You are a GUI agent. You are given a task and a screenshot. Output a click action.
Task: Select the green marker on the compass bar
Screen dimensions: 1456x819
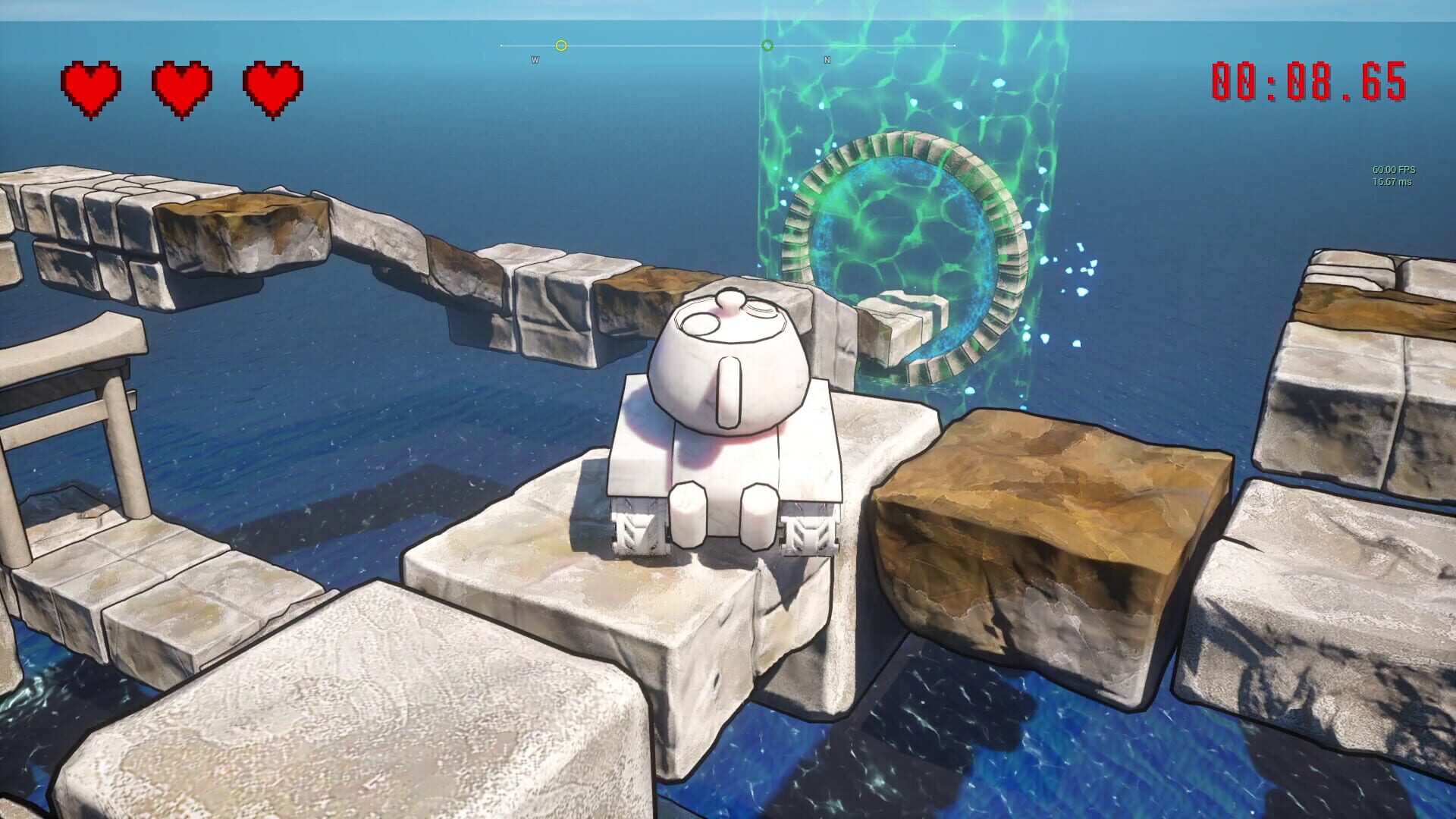768,46
